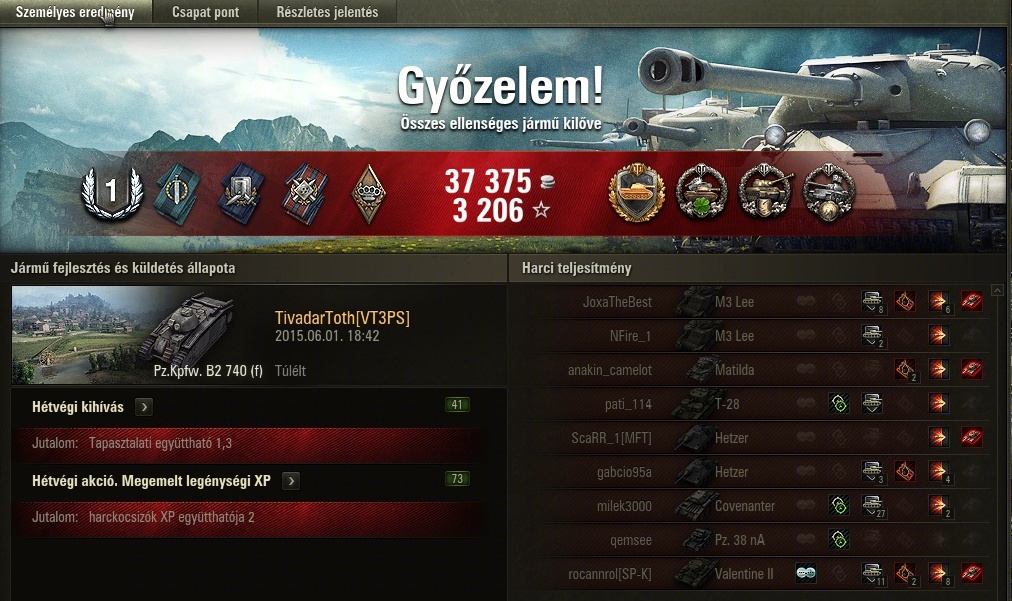Expand the Hétvégi kihívás mission arrow
The height and width of the screenshot is (601, 1012).
coord(143,407)
